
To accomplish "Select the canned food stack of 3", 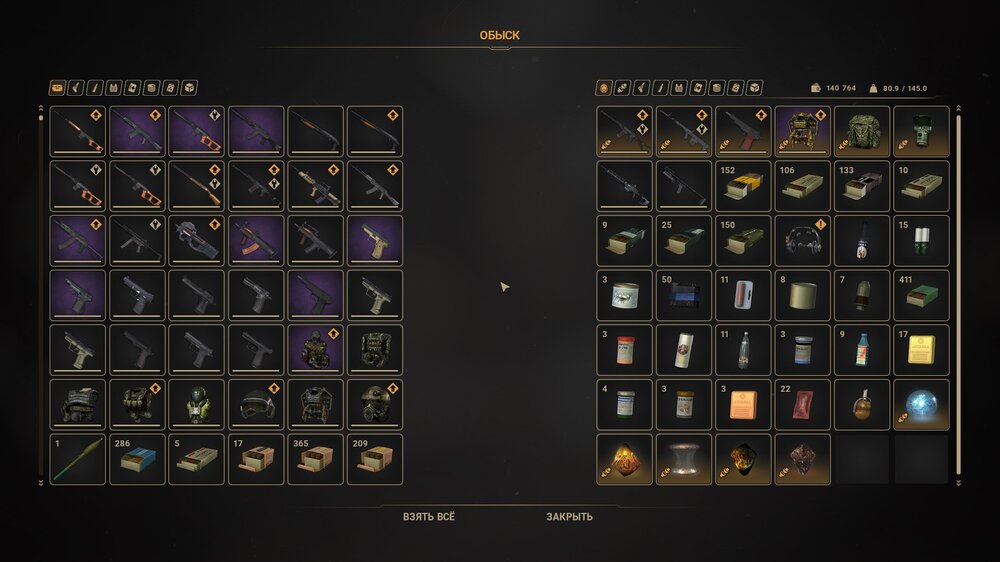I will click(624, 295).
